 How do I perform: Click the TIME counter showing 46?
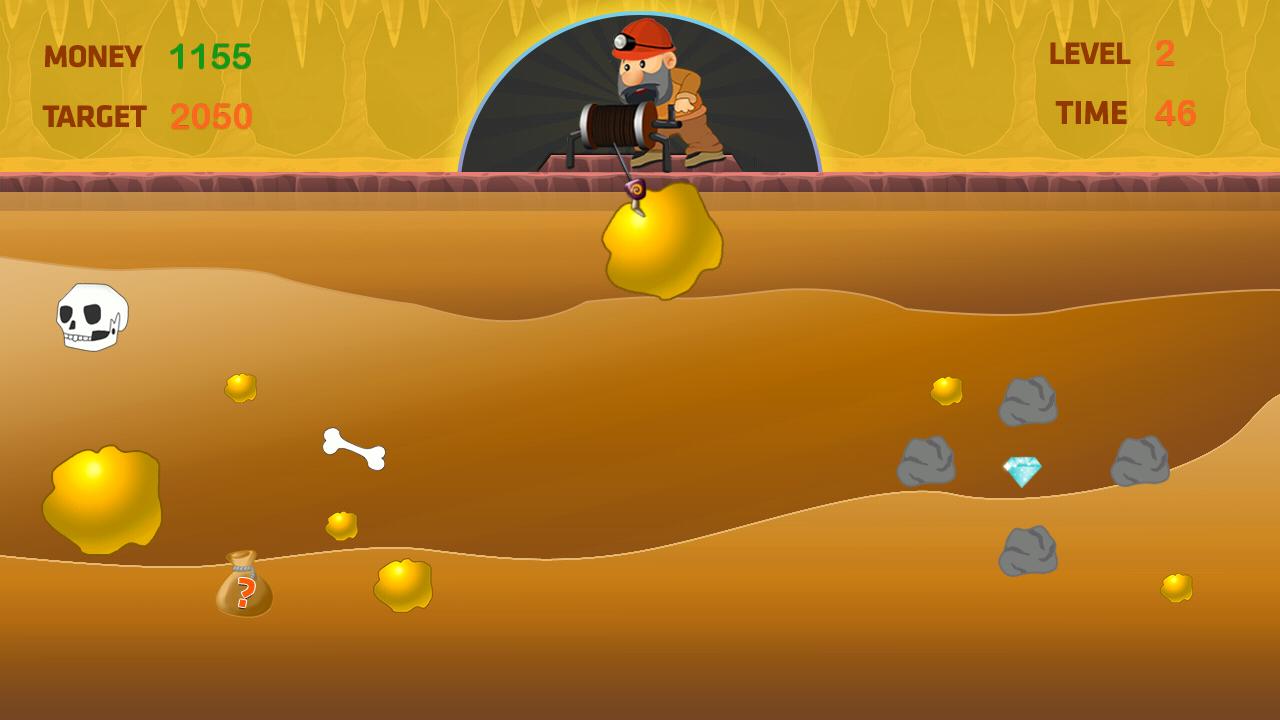[x=1176, y=113]
